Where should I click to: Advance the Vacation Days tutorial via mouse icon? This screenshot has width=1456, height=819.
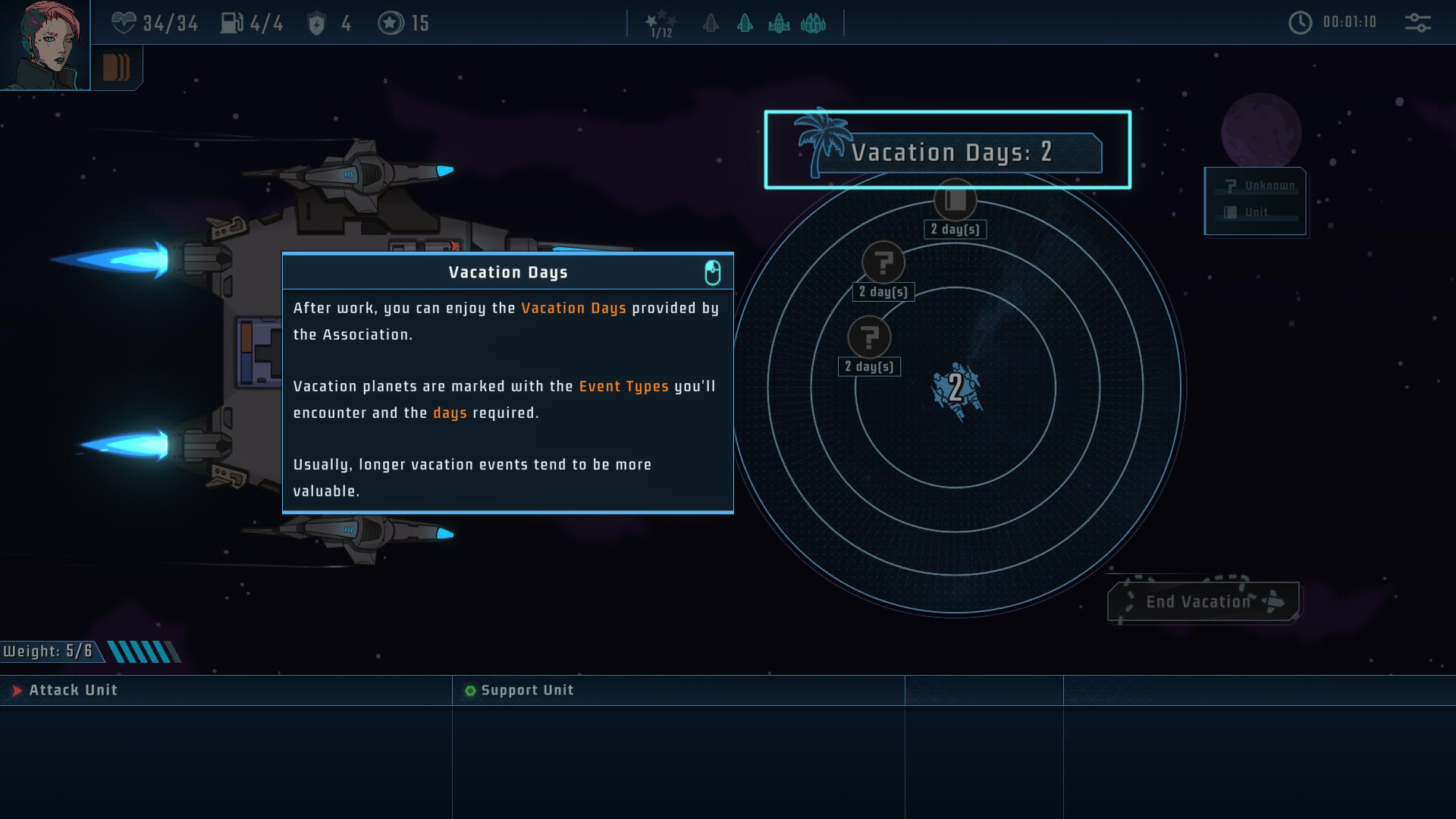point(712,272)
